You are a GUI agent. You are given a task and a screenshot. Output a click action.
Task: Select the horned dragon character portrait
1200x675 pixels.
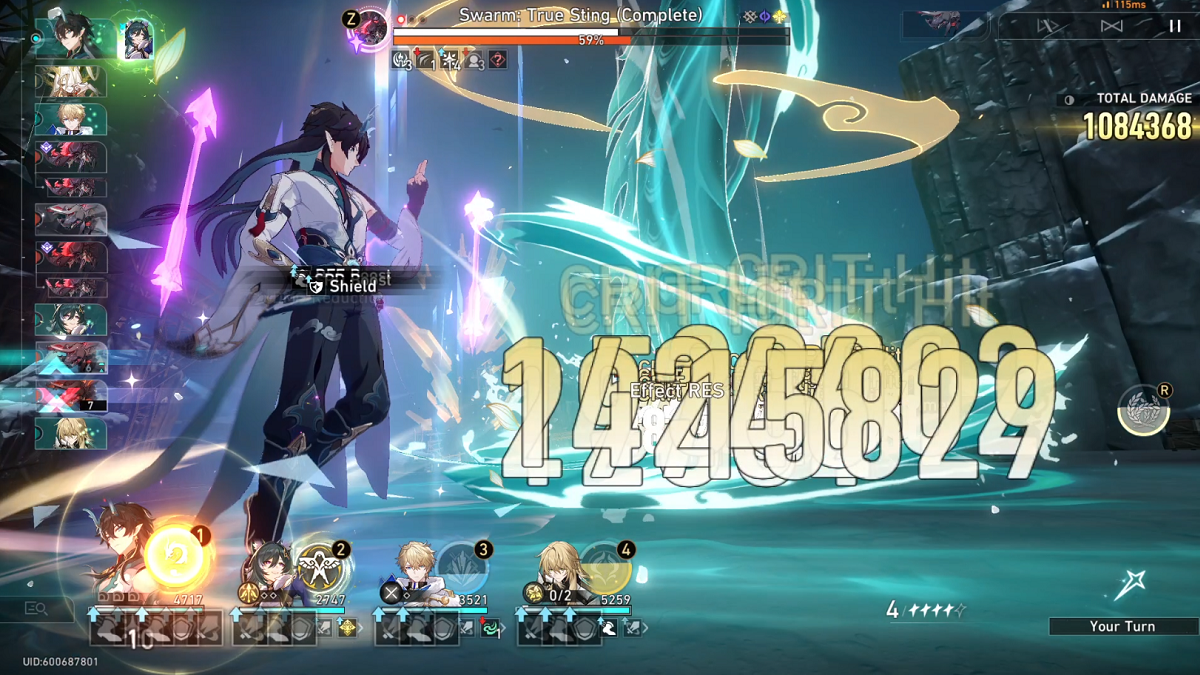[x=122, y=560]
